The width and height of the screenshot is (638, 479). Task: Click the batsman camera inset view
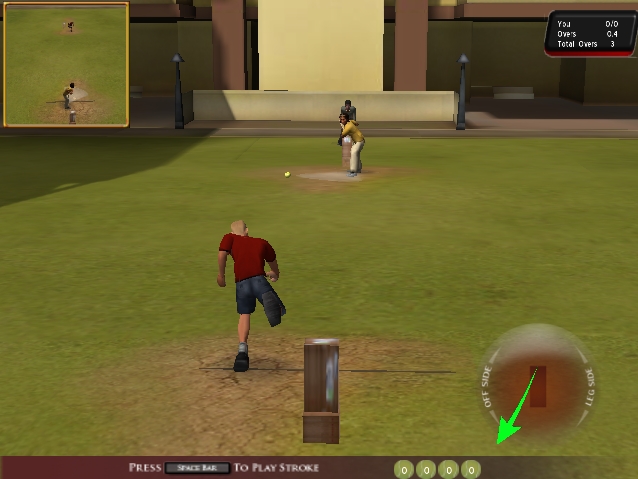[x=66, y=67]
